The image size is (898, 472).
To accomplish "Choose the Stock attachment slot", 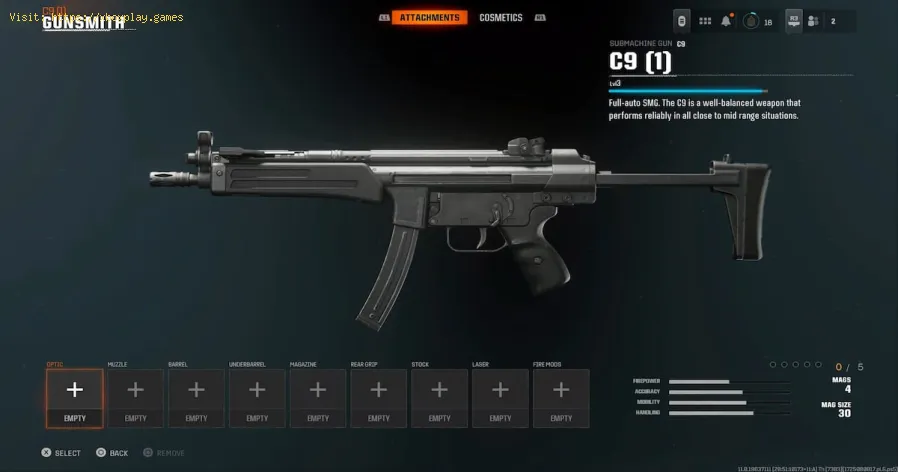I will pyautogui.click(x=440, y=398).
